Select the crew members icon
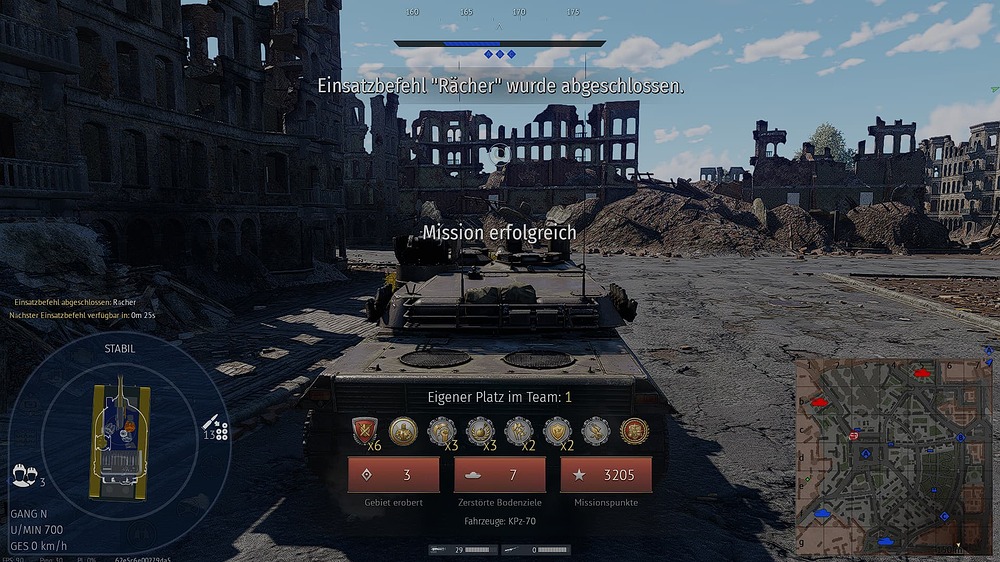The height and width of the screenshot is (562, 1000). click(x=20, y=473)
